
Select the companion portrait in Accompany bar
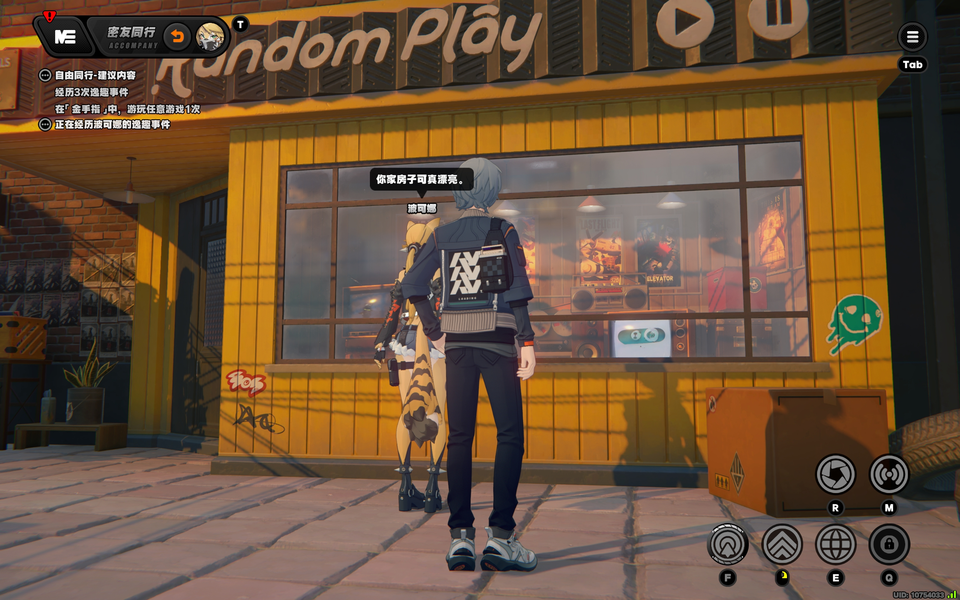210,37
